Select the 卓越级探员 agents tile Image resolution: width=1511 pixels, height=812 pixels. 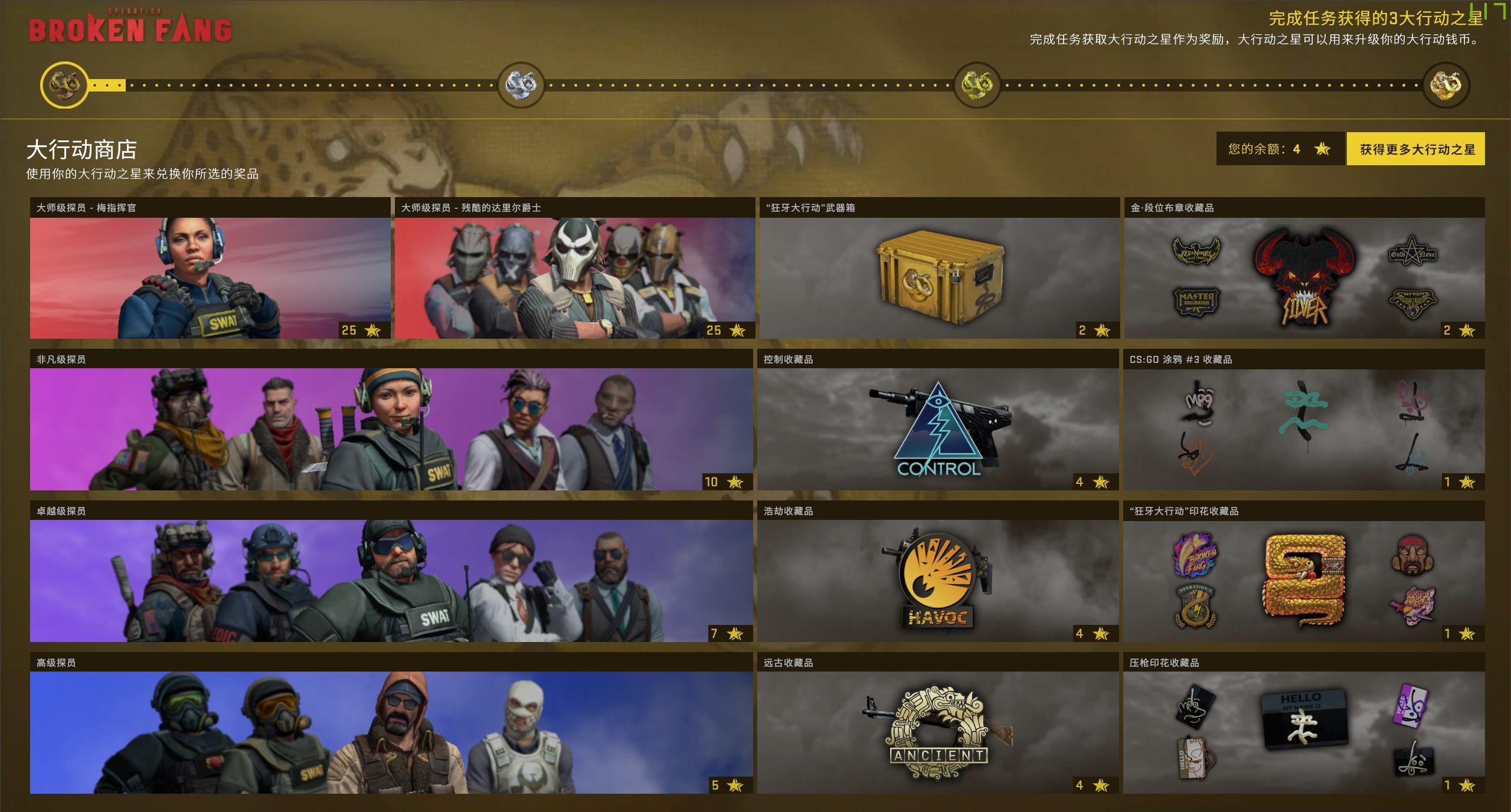point(391,581)
